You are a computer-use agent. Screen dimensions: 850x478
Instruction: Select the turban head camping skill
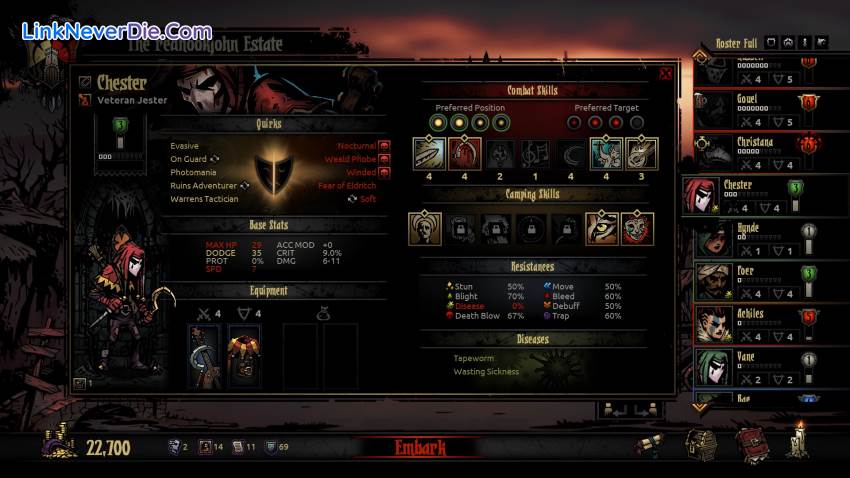pos(425,228)
